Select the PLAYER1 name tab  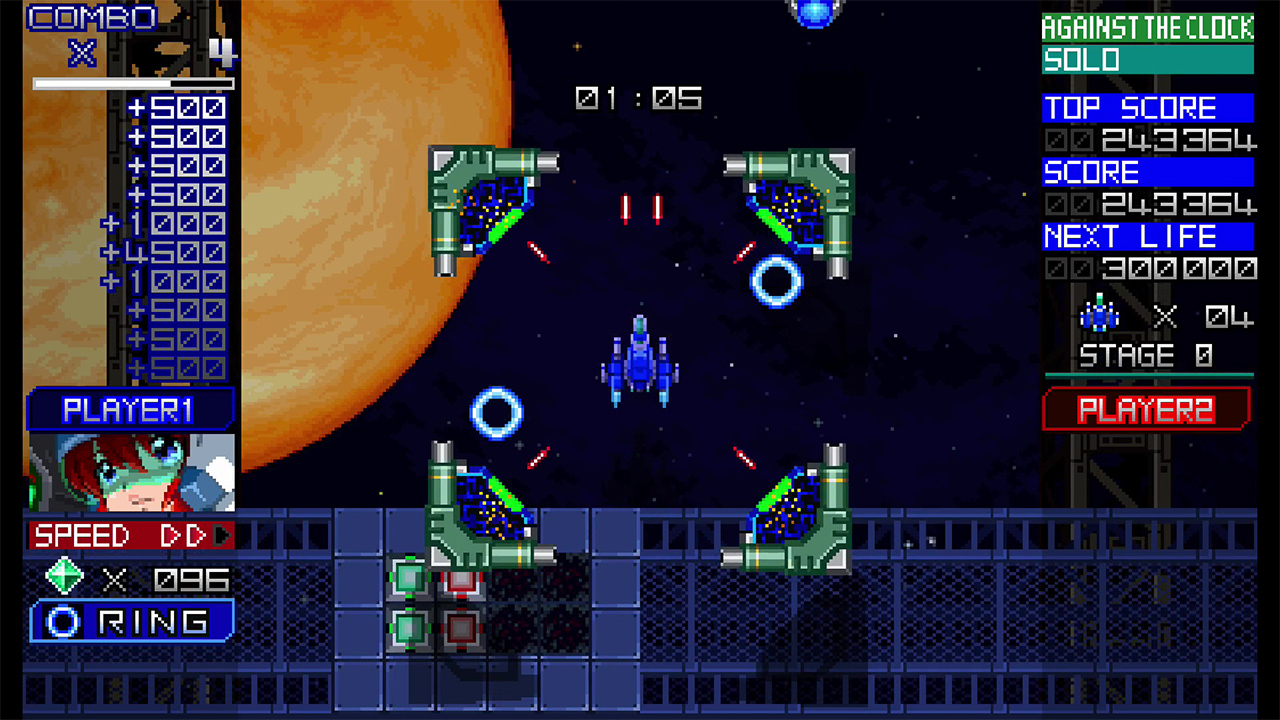127,407
